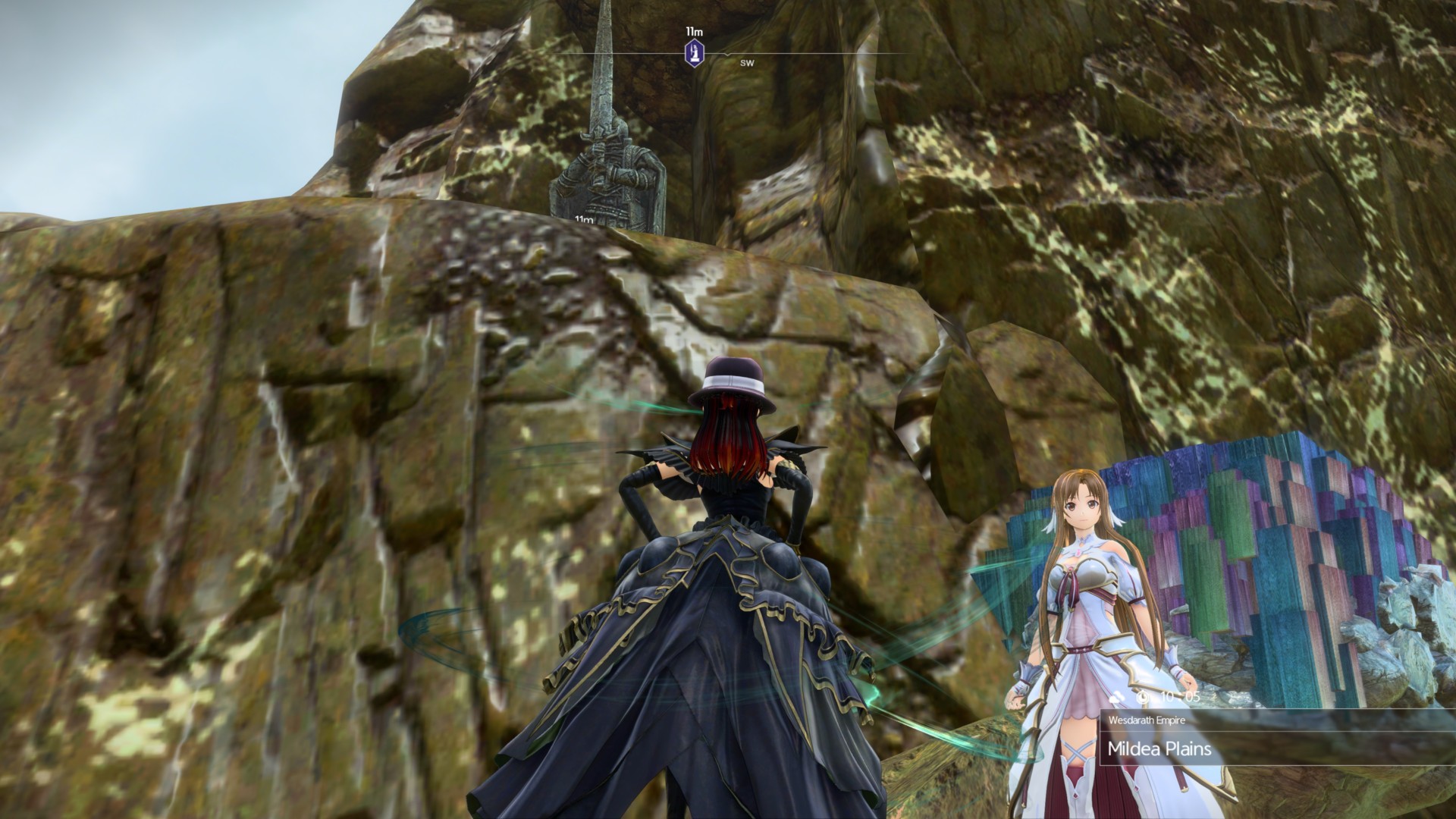
Task: Click the clock icon next to the time
Action: pyautogui.click(x=1143, y=697)
